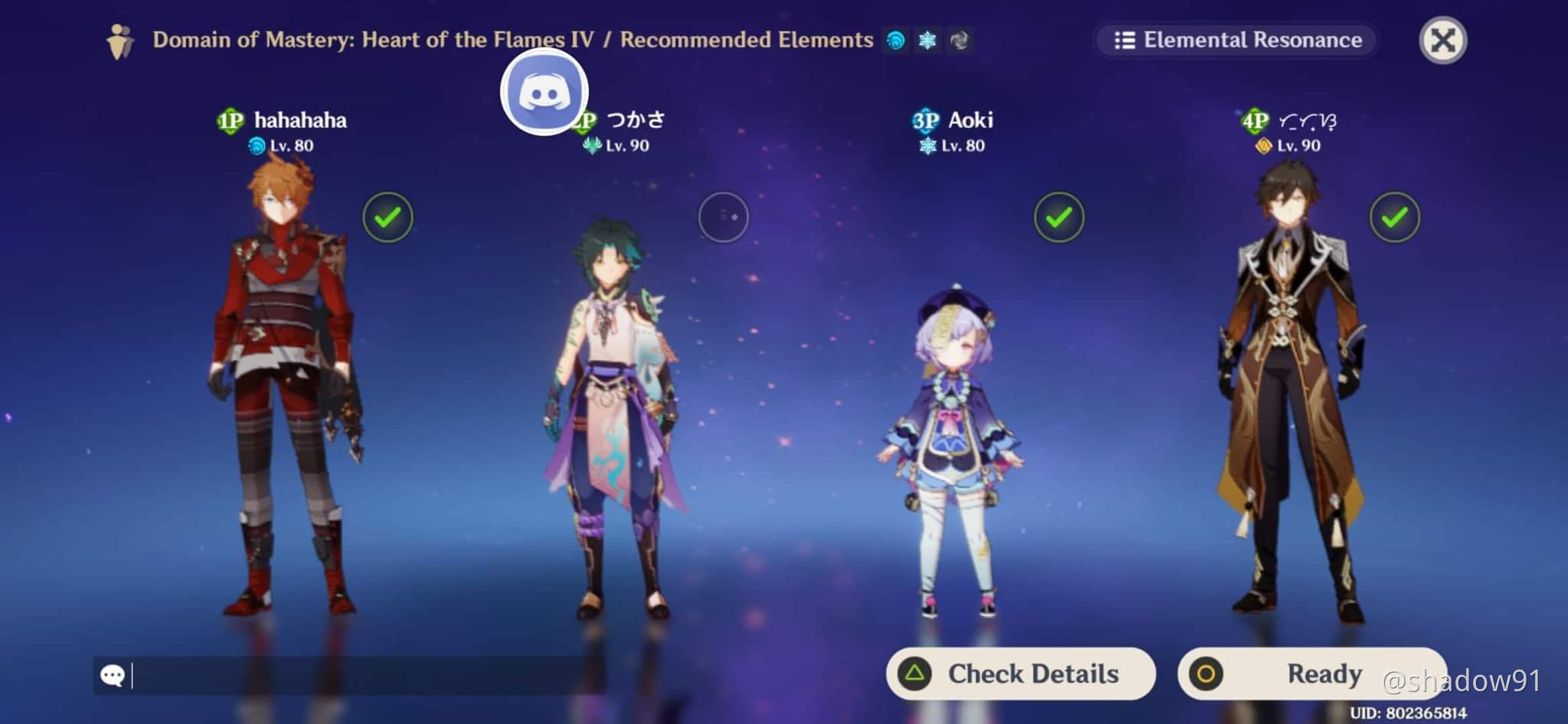
Task: Click つかさ's unready status circle
Action: pos(723,217)
